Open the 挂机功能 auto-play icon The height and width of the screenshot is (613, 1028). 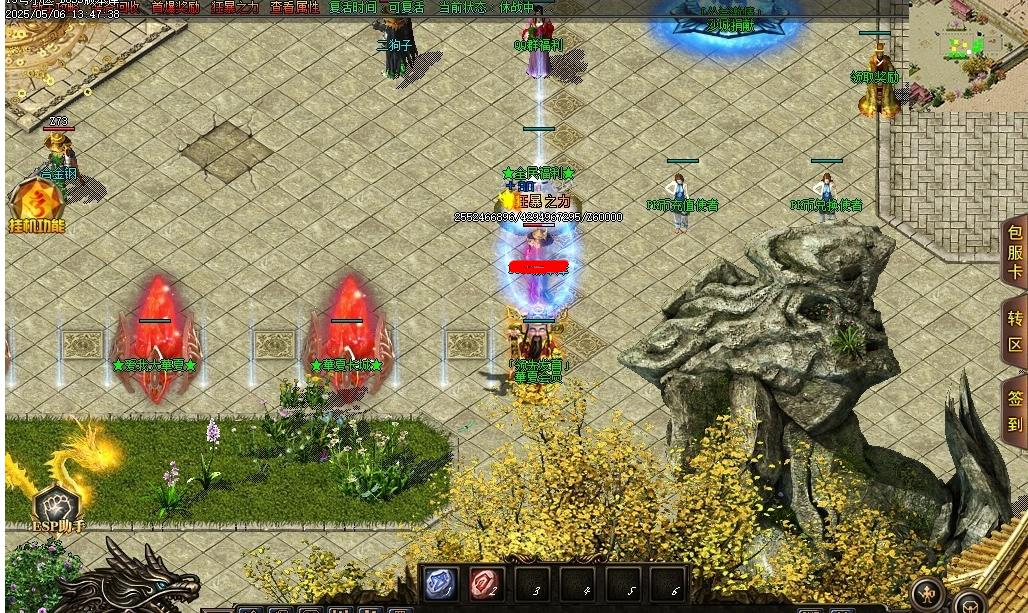tap(37, 205)
